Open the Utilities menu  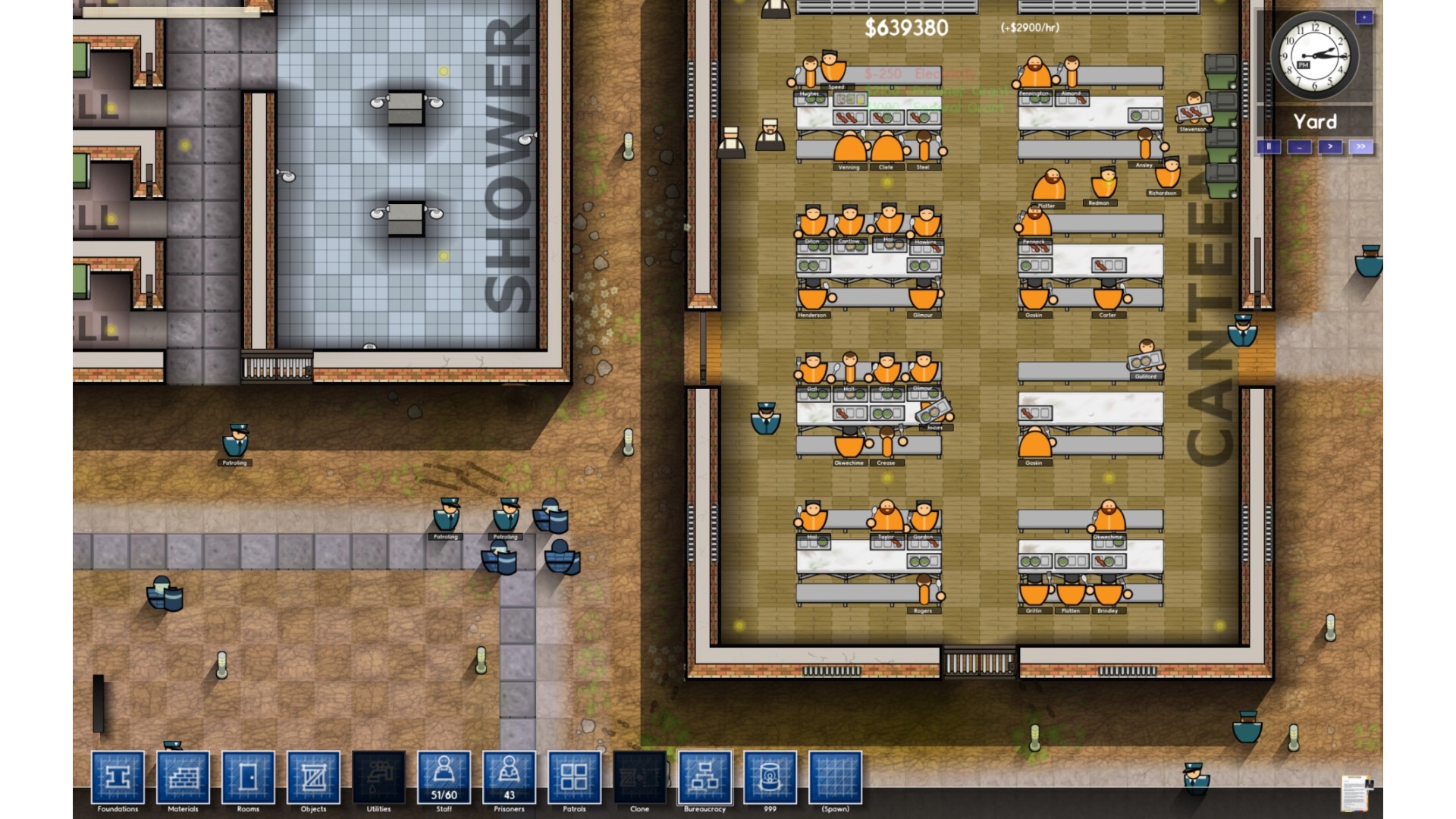(x=378, y=777)
